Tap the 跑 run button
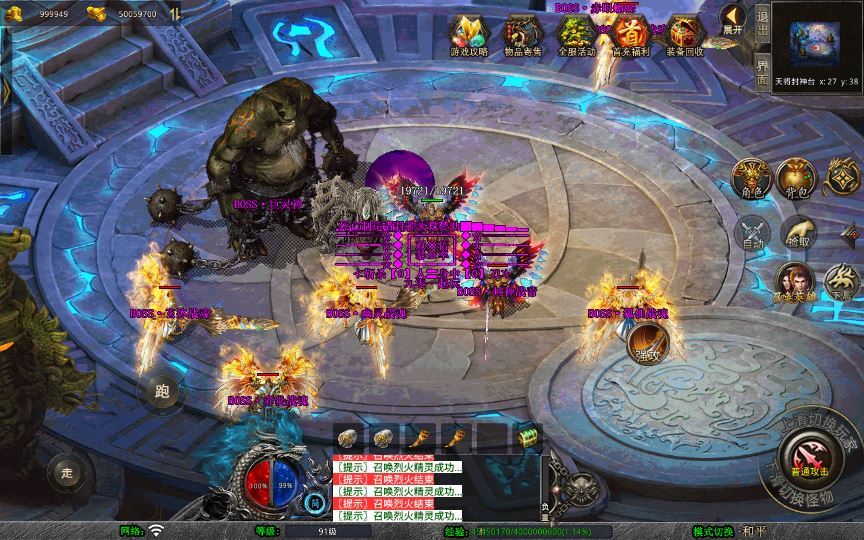864x540 pixels. click(x=161, y=391)
